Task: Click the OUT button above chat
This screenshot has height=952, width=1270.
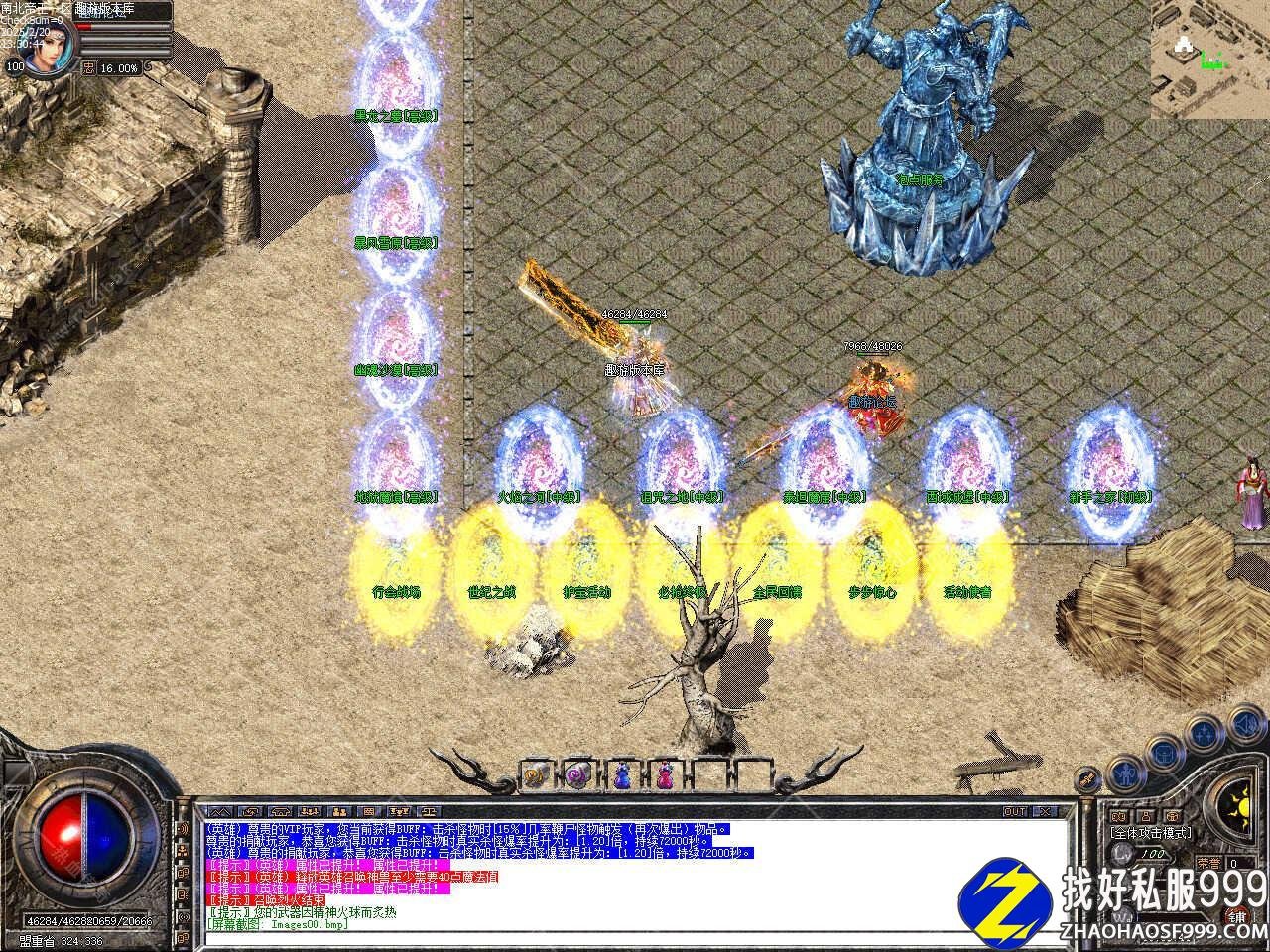Action: (x=1015, y=811)
